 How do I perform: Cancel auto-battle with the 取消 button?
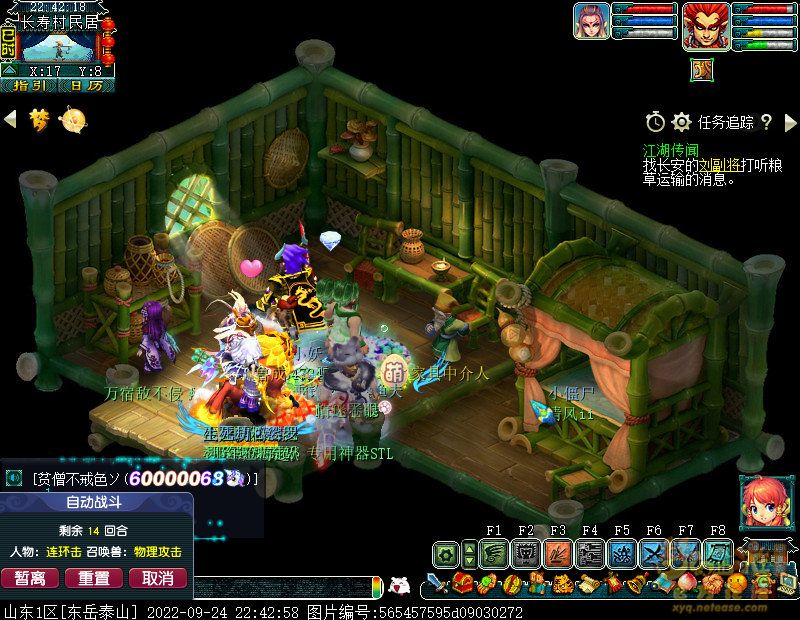[x=158, y=578]
